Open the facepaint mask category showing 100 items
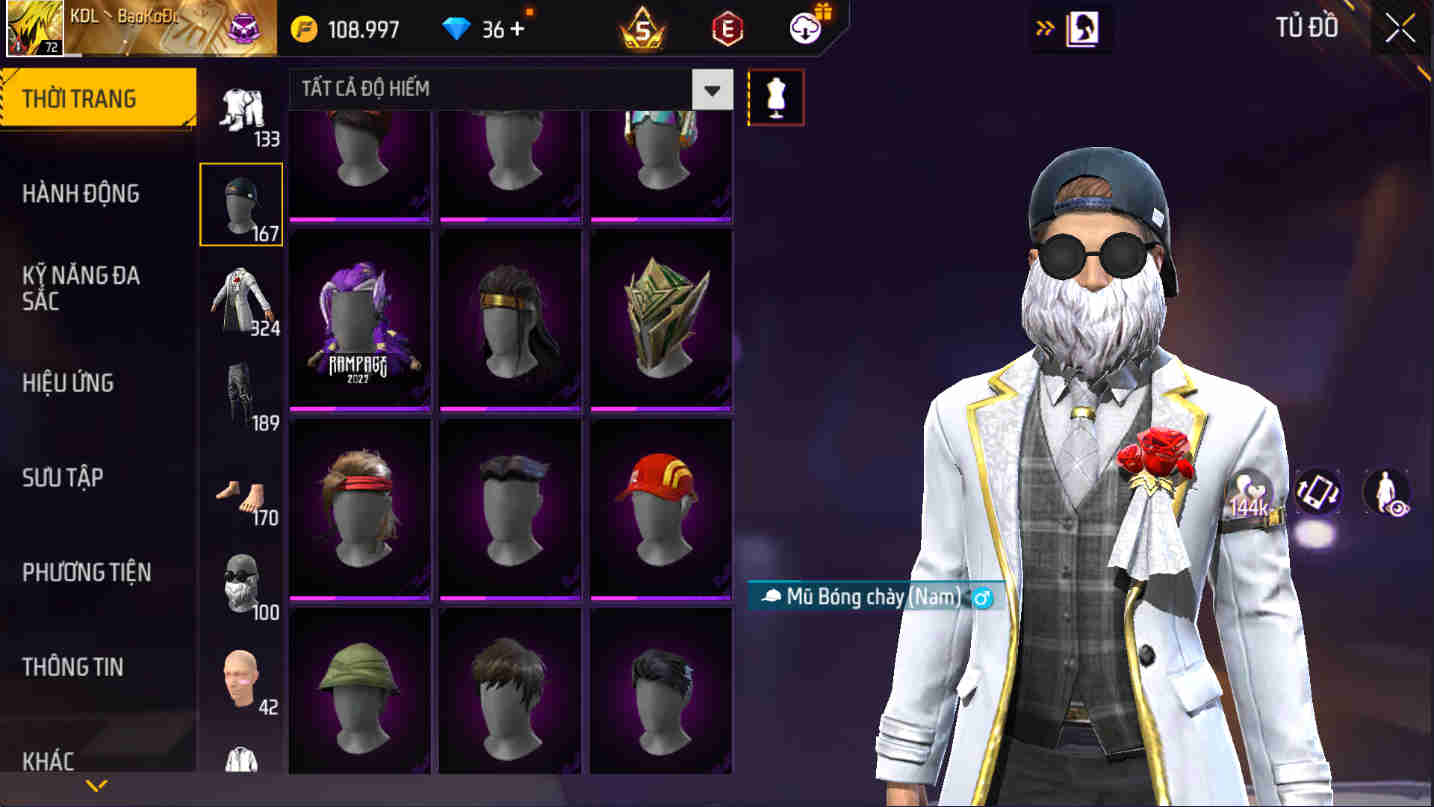Image resolution: width=1434 pixels, height=807 pixels. tap(240, 585)
